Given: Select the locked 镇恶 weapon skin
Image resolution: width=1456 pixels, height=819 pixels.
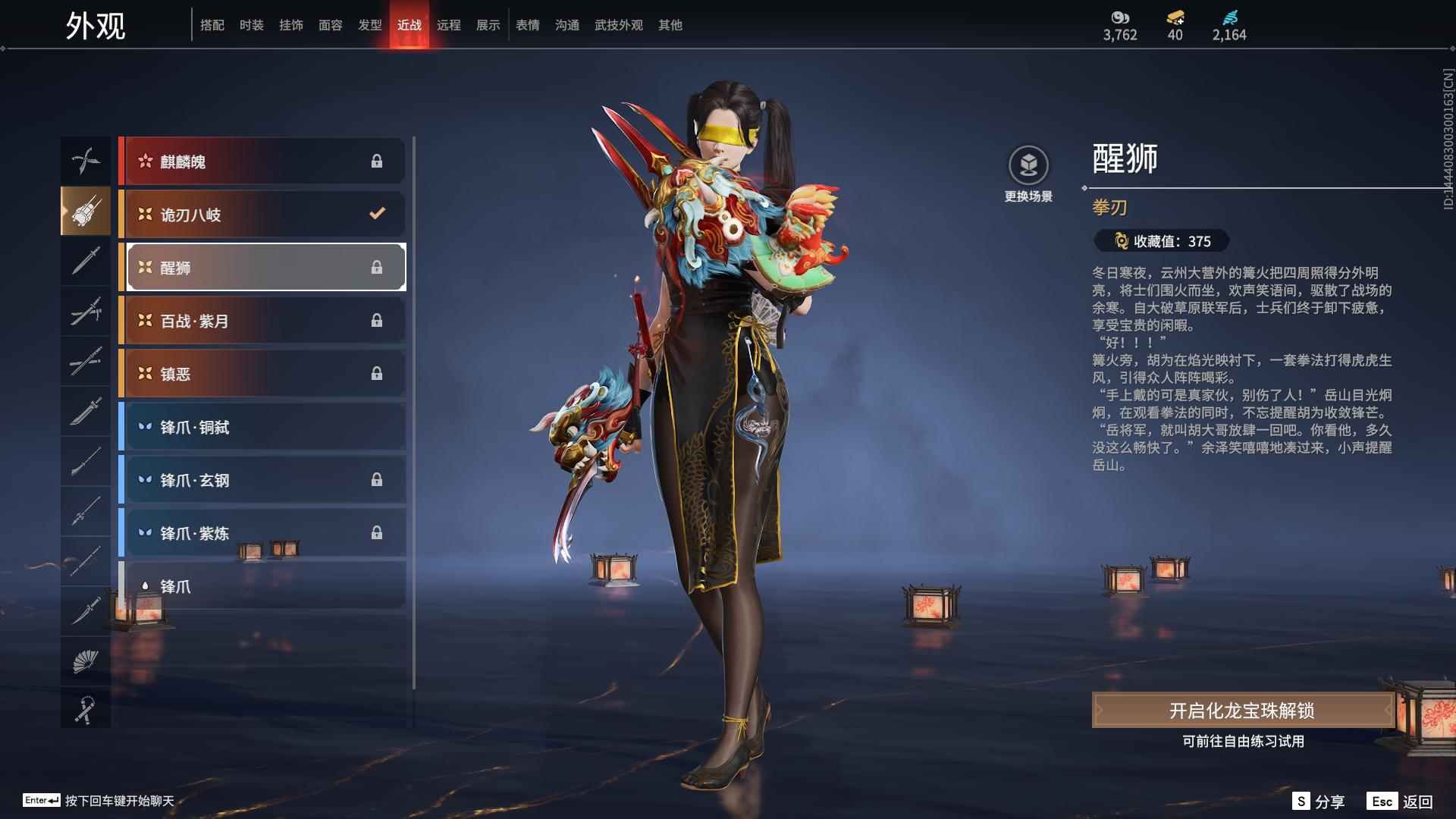Looking at the screenshot, I should tap(262, 373).
